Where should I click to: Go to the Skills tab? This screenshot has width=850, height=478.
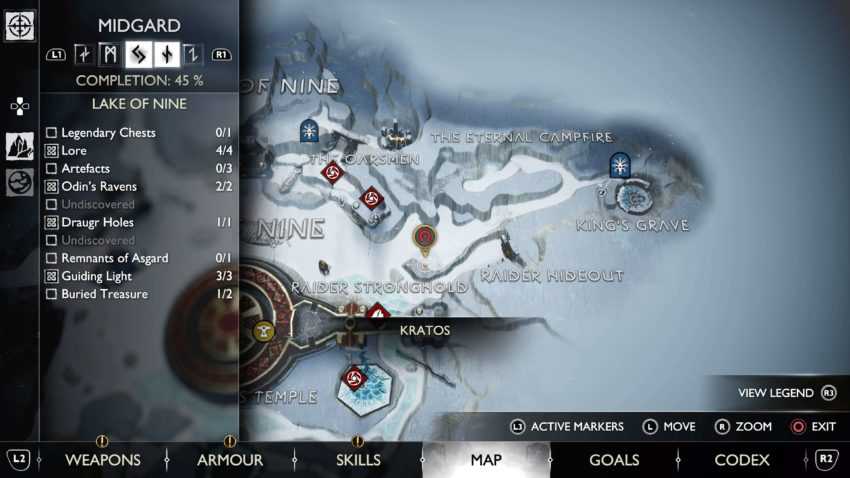point(358,460)
